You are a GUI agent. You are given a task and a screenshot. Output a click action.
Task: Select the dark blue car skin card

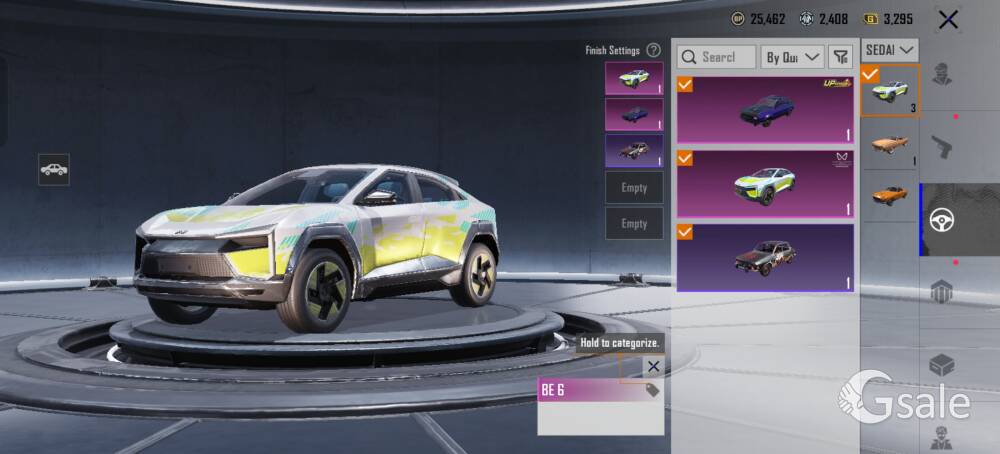pos(766,110)
